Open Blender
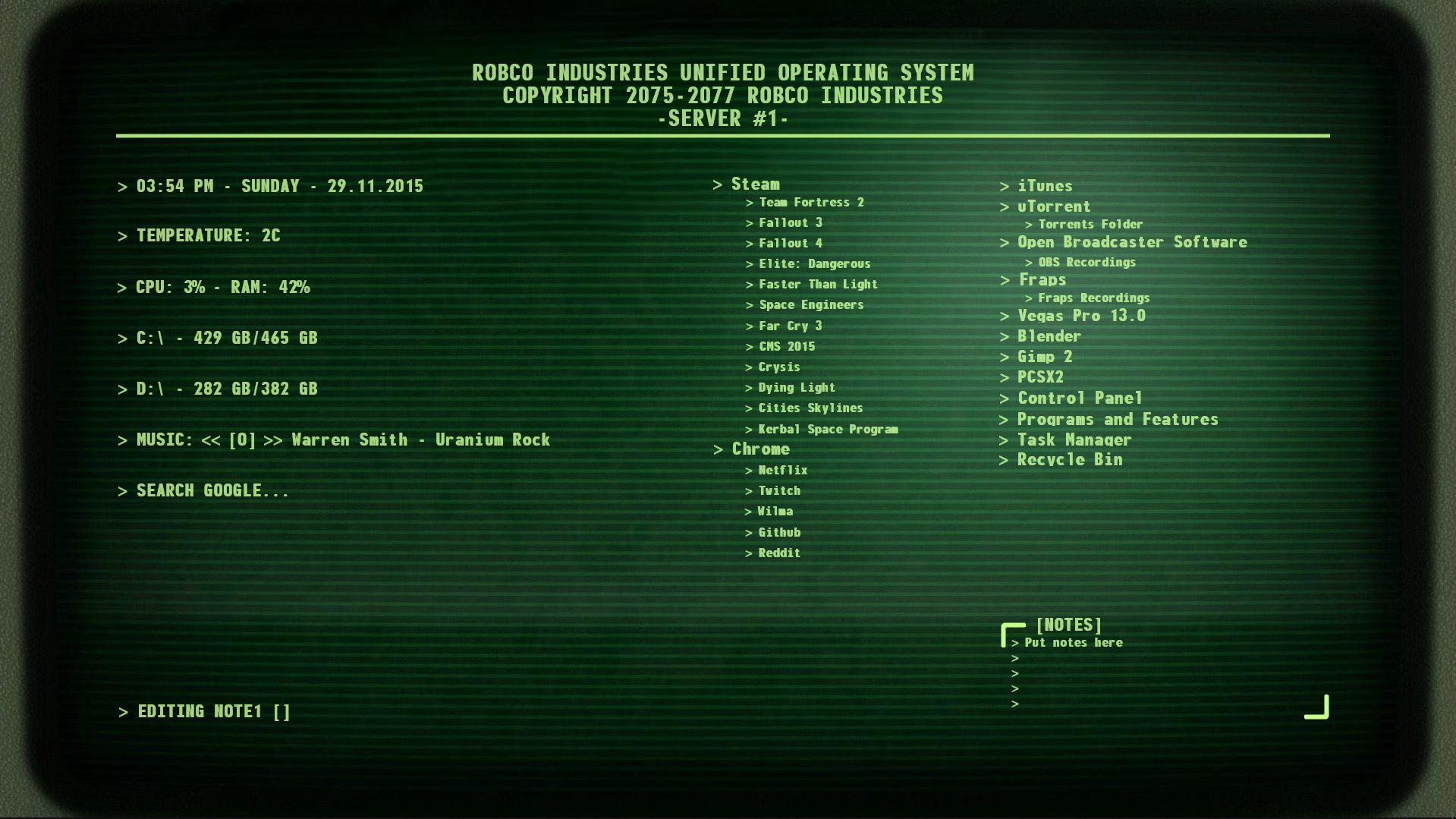Screen dimensions: 1456x819 [x=1049, y=336]
